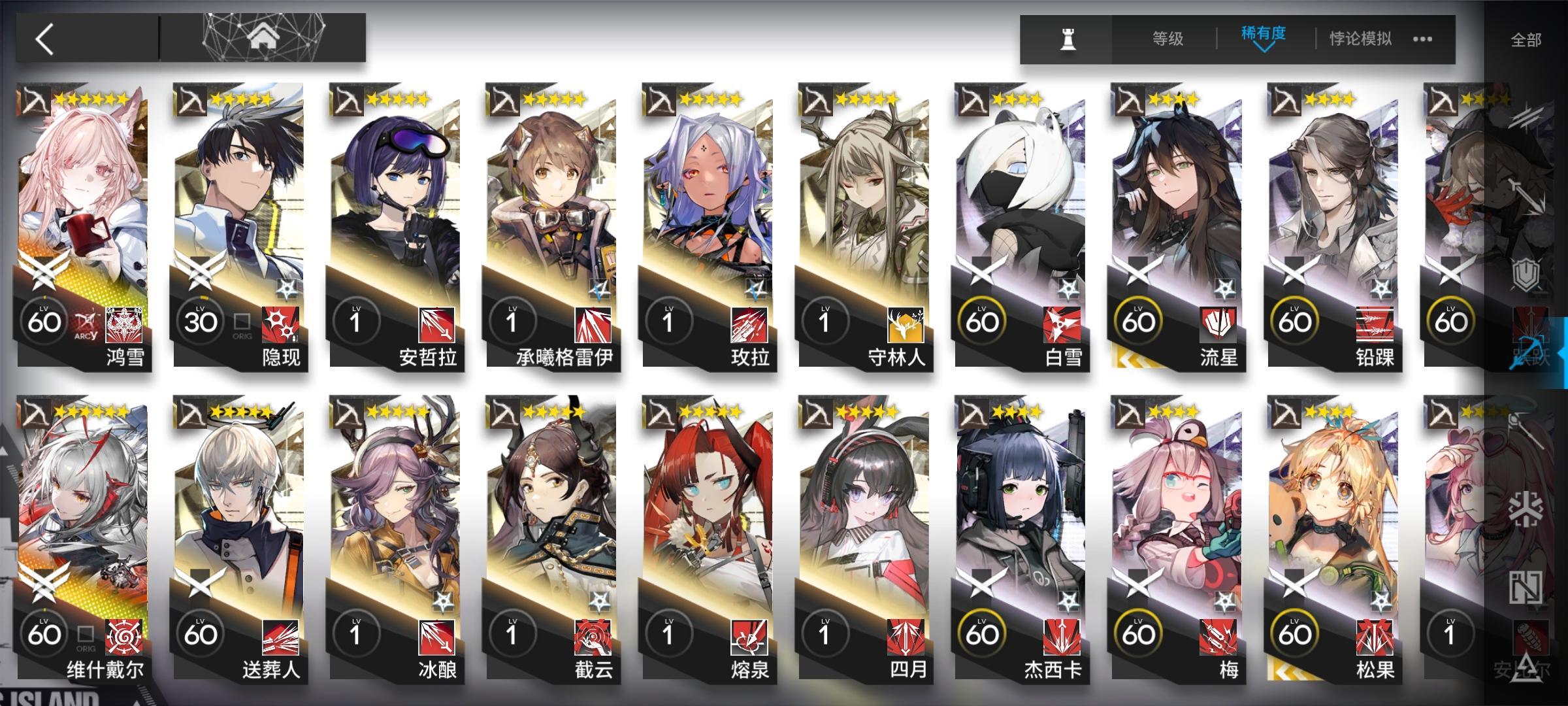Image resolution: width=1568 pixels, height=706 pixels.
Task: Click the level progress ring showing LV 30 on 隐现
Action: (201, 320)
